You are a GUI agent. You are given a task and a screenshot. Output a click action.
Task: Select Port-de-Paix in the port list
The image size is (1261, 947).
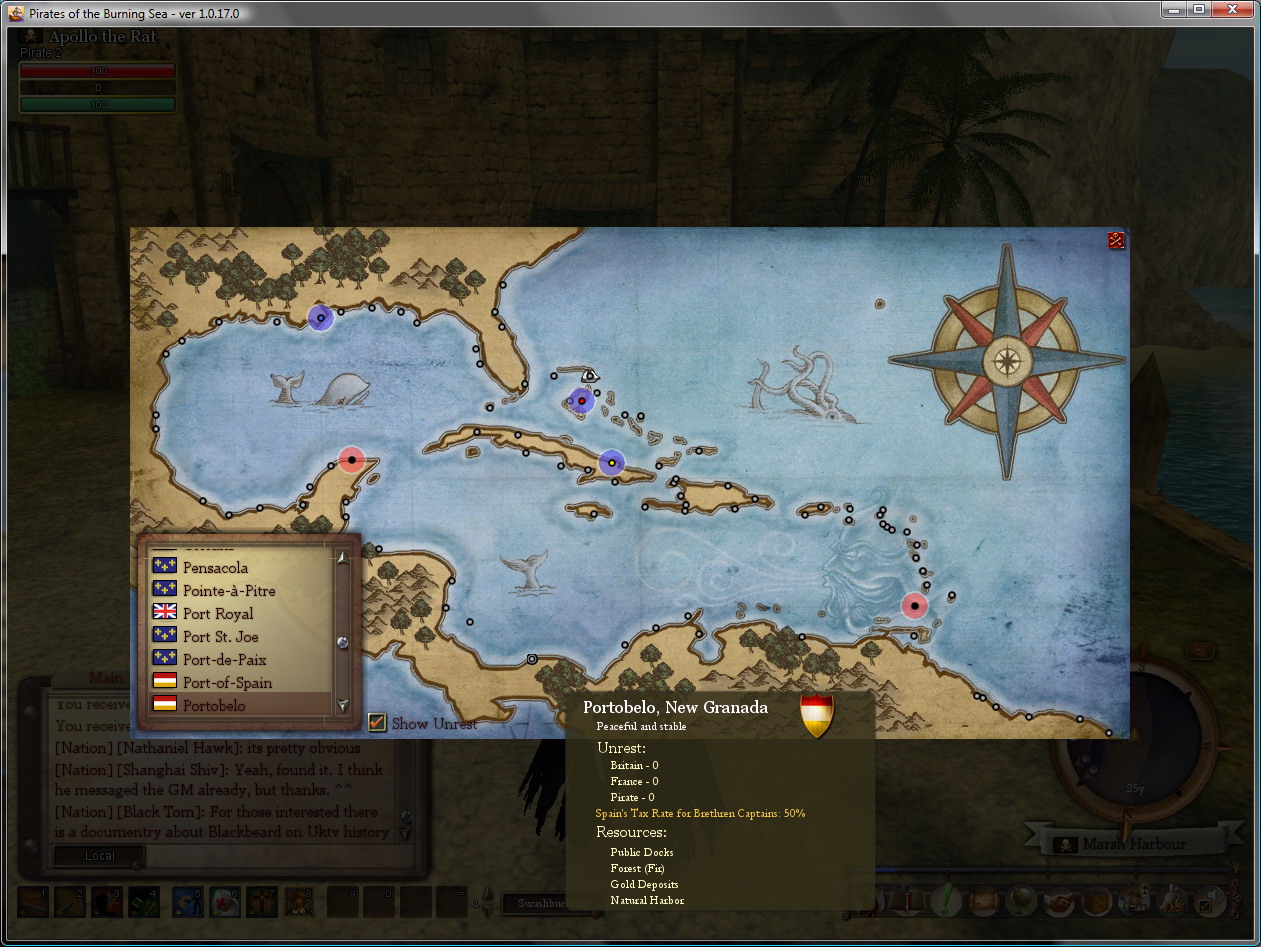[x=224, y=660]
